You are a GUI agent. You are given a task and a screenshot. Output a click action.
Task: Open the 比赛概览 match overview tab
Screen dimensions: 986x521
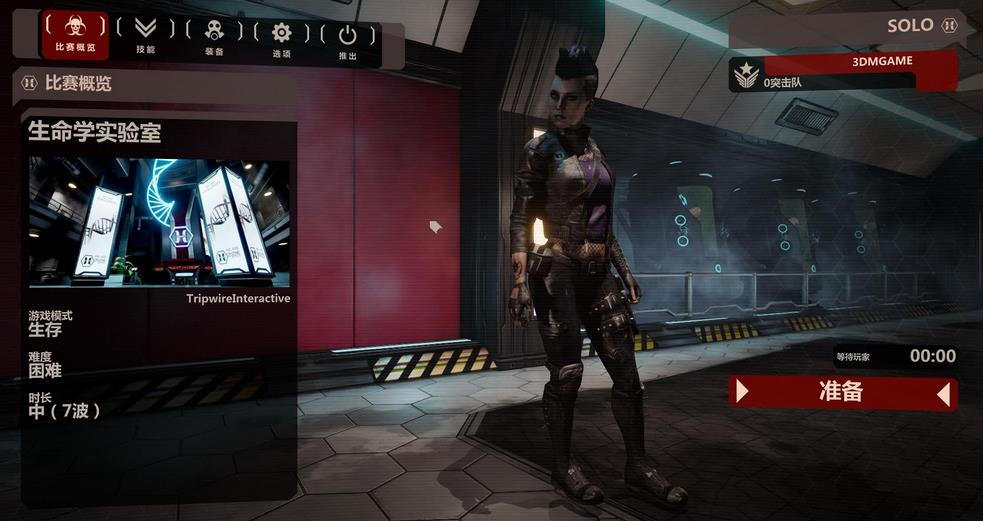[x=75, y=35]
